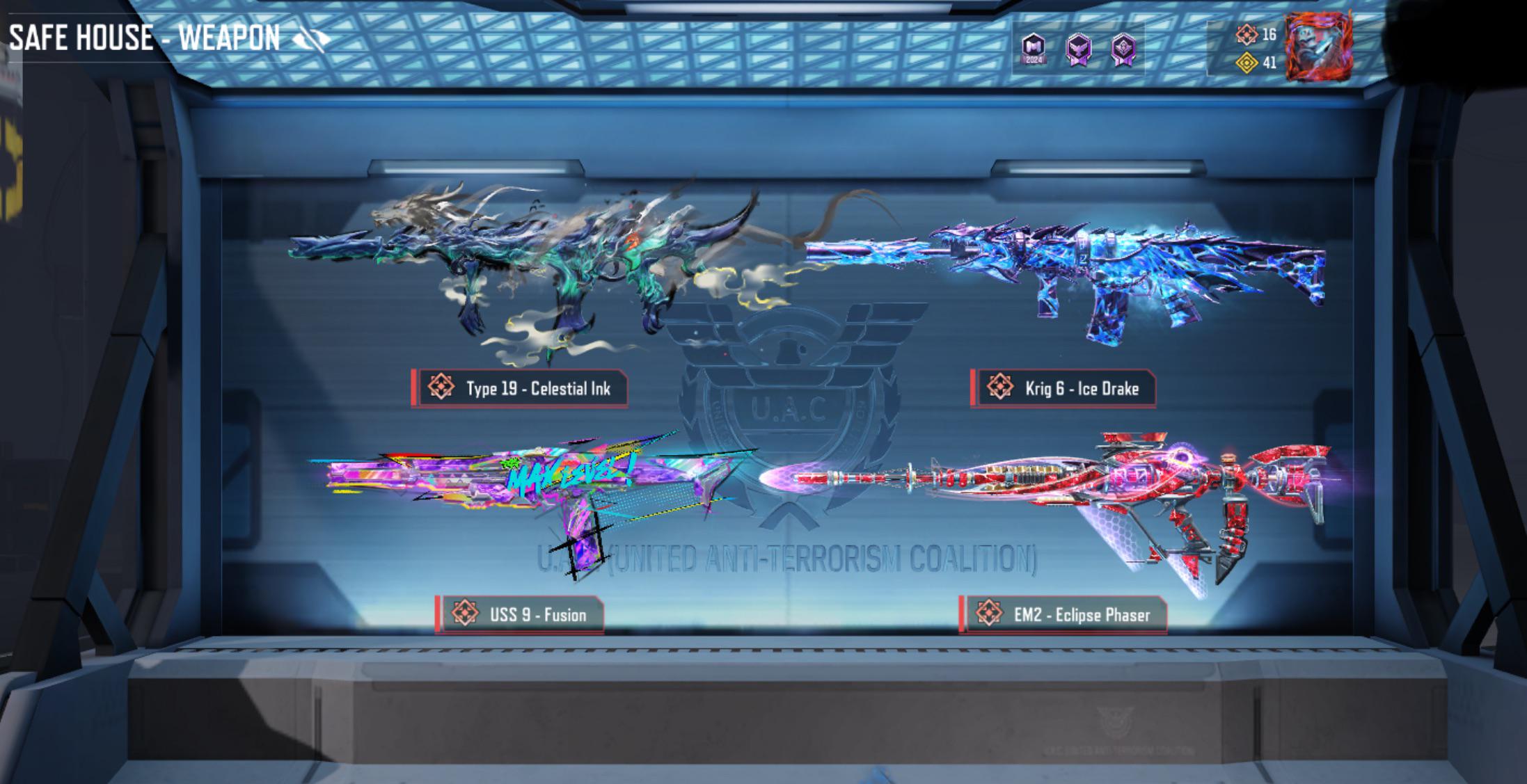Select the Type 19 - Celestial Ink label

(x=520, y=388)
